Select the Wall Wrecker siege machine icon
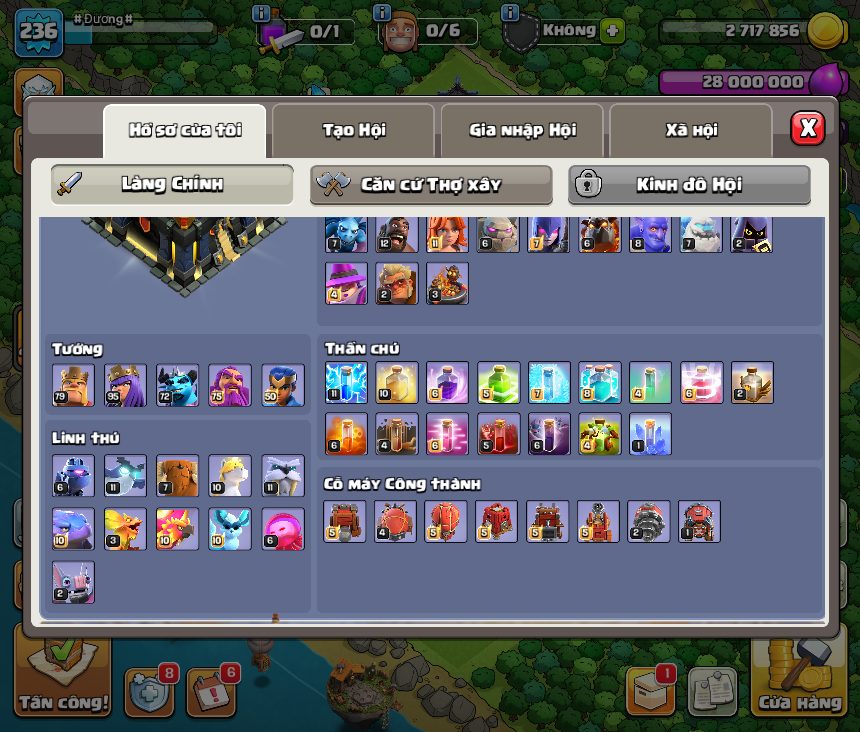This screenshot has width=860, height=732. 345,522
